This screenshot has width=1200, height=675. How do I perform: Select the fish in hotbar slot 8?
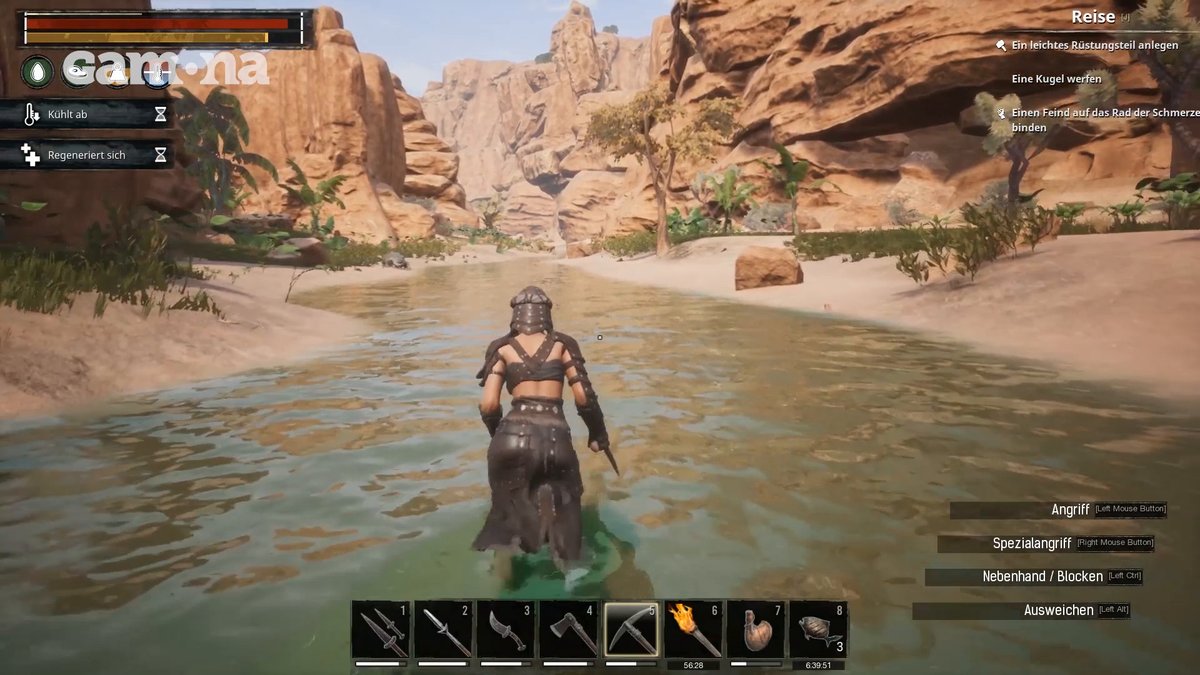818,629
